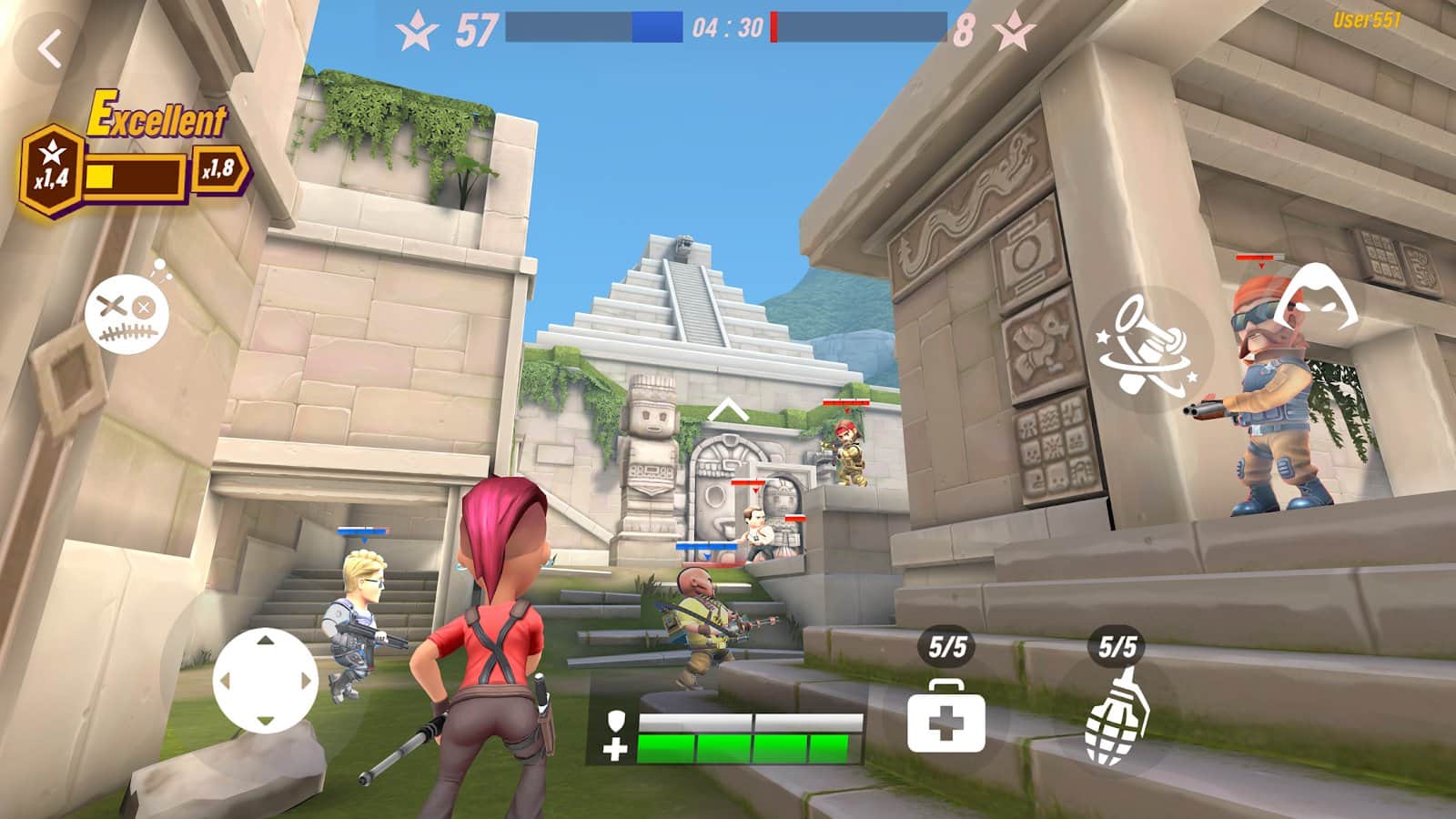Use the medkit healing item
Image resolution: width=1456 pixels, height=819 pixels.
point(945,718)
